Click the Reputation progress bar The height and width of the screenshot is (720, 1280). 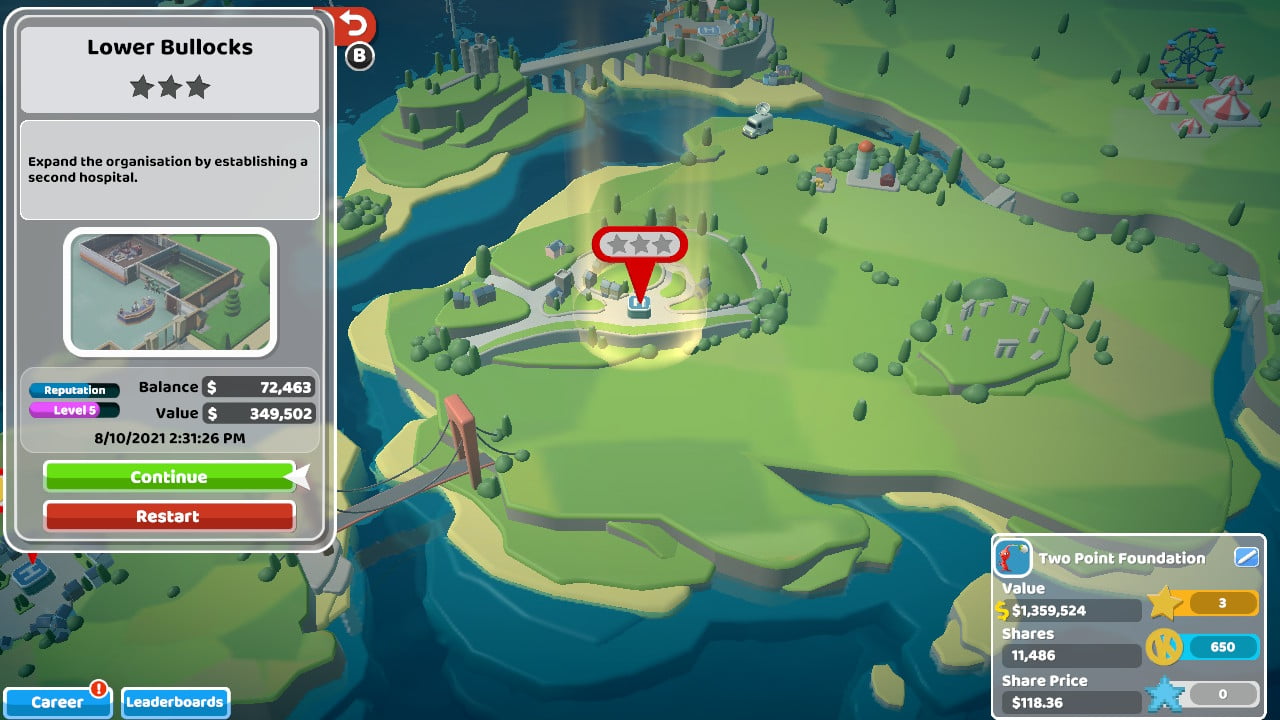pos(73,390)
